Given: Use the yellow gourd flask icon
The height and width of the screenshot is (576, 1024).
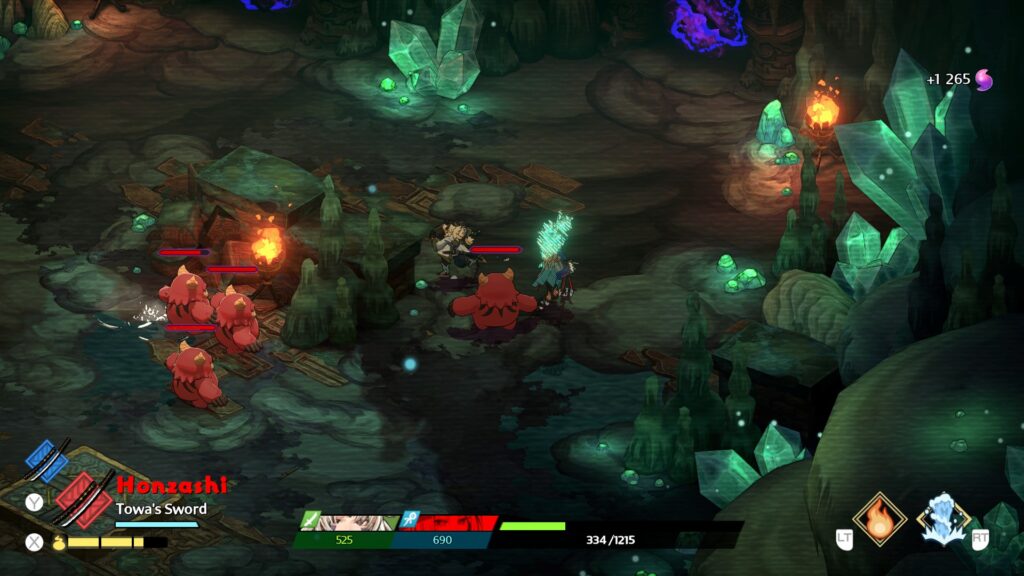Looking at the screenshot, I should coord(58,542).
